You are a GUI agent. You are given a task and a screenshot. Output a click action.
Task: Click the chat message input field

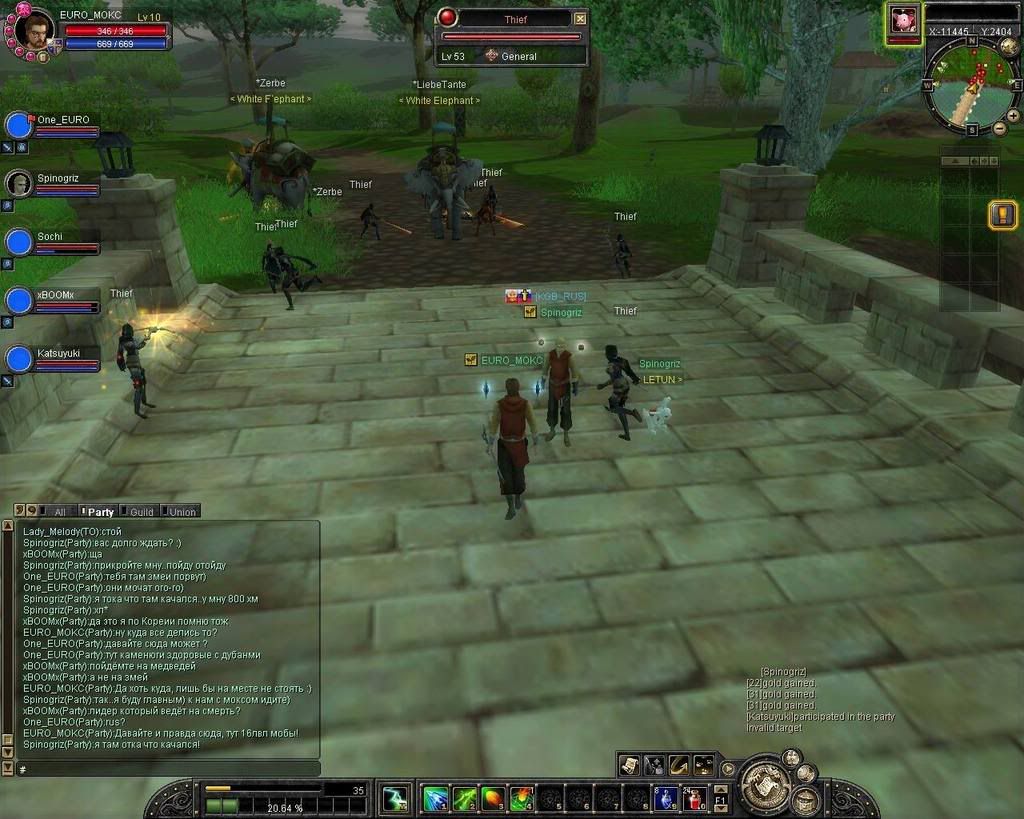(x=165, y=768)
